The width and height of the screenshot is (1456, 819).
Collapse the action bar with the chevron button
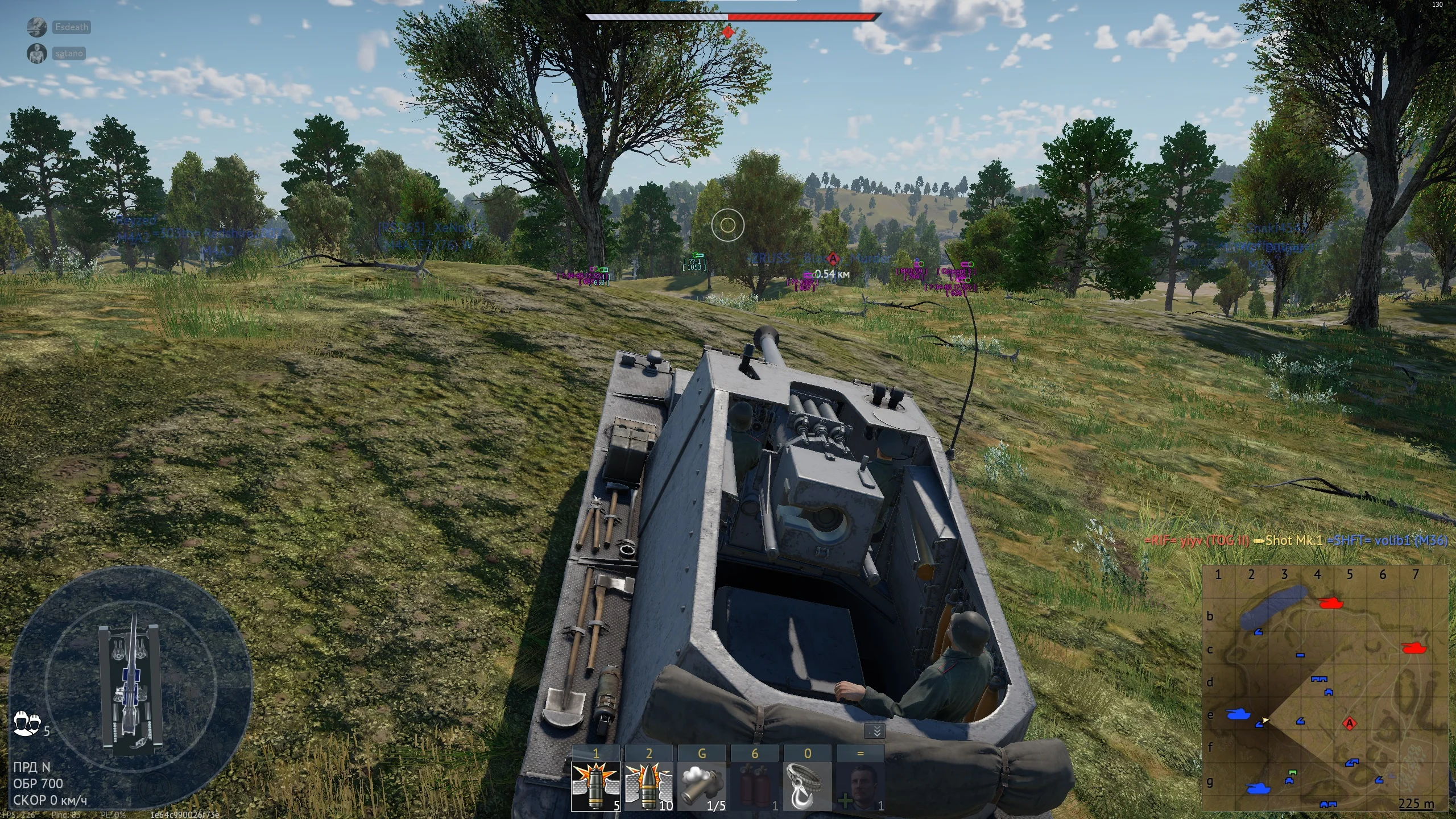pos(876,731)
